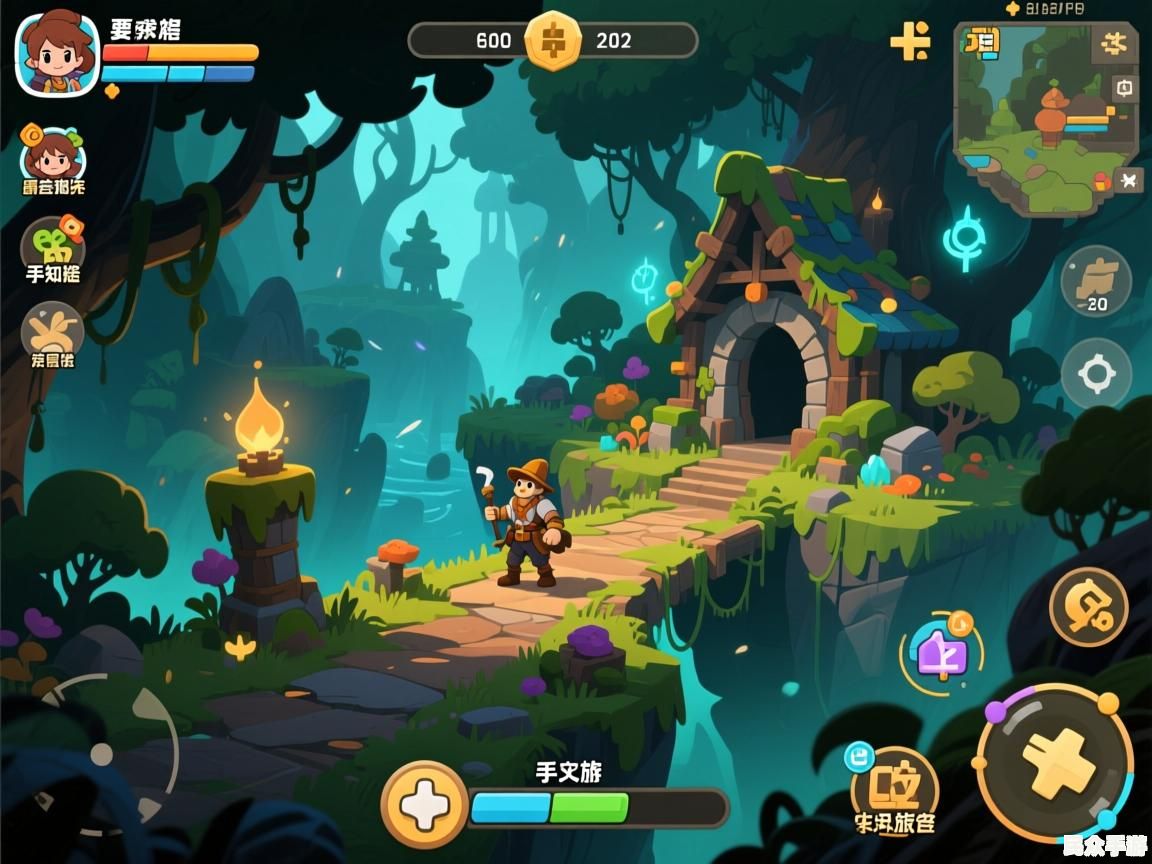Screen dimensions: 1152x864
Task: Close the minimap with the X button
Action: [1128, 180]
